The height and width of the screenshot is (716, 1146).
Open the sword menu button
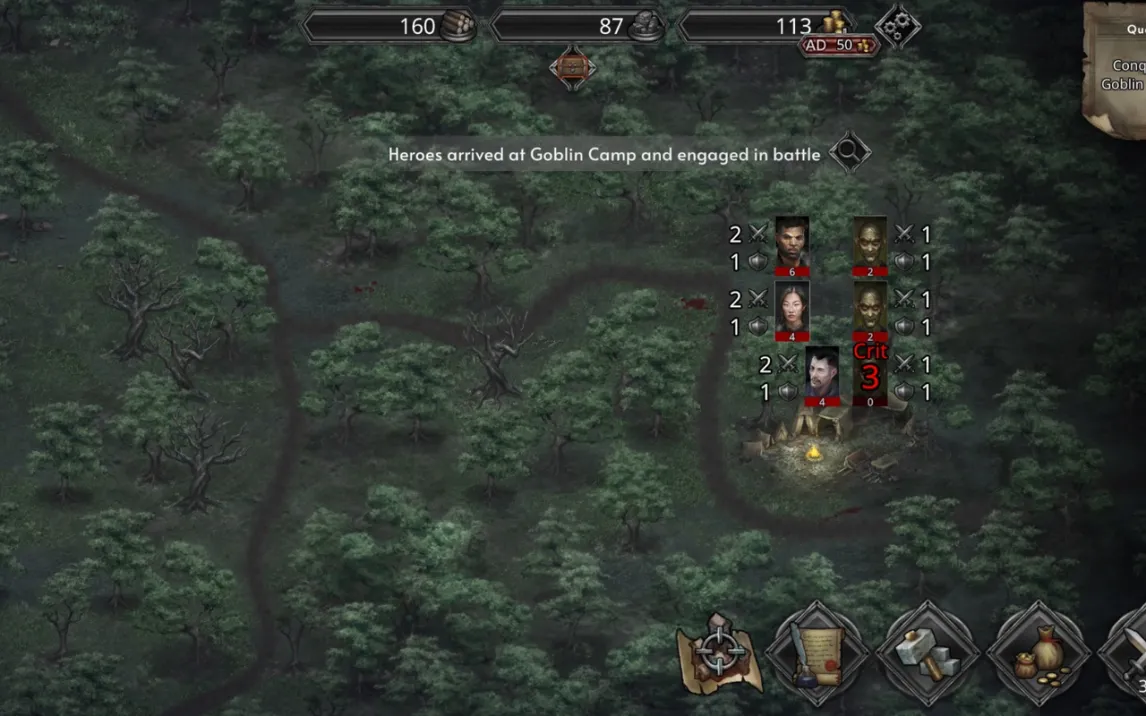coord(1130,655)
